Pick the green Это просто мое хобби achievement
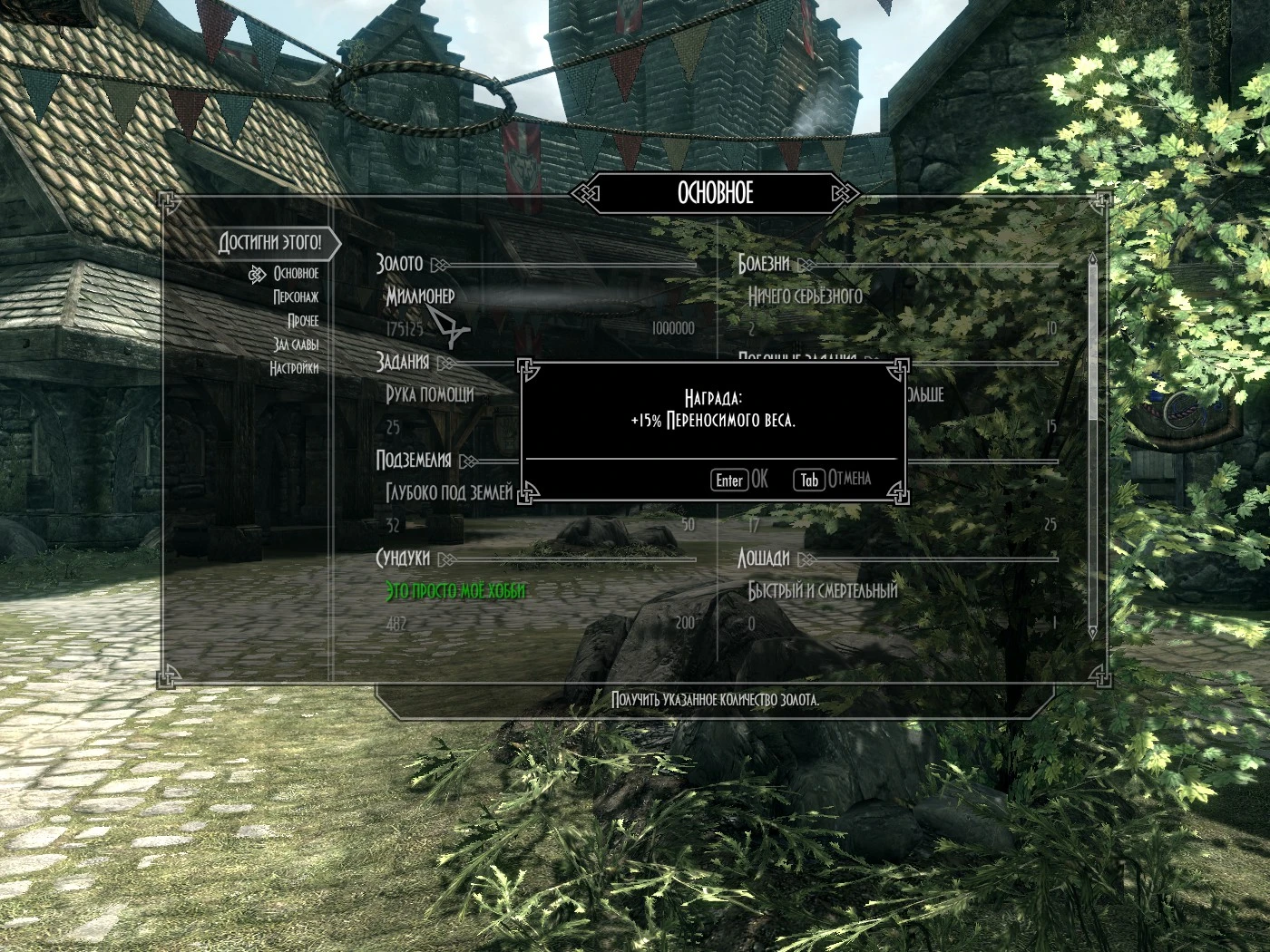Image resolution: width=1270 pixels, height=952 pixels. [455, 591]
